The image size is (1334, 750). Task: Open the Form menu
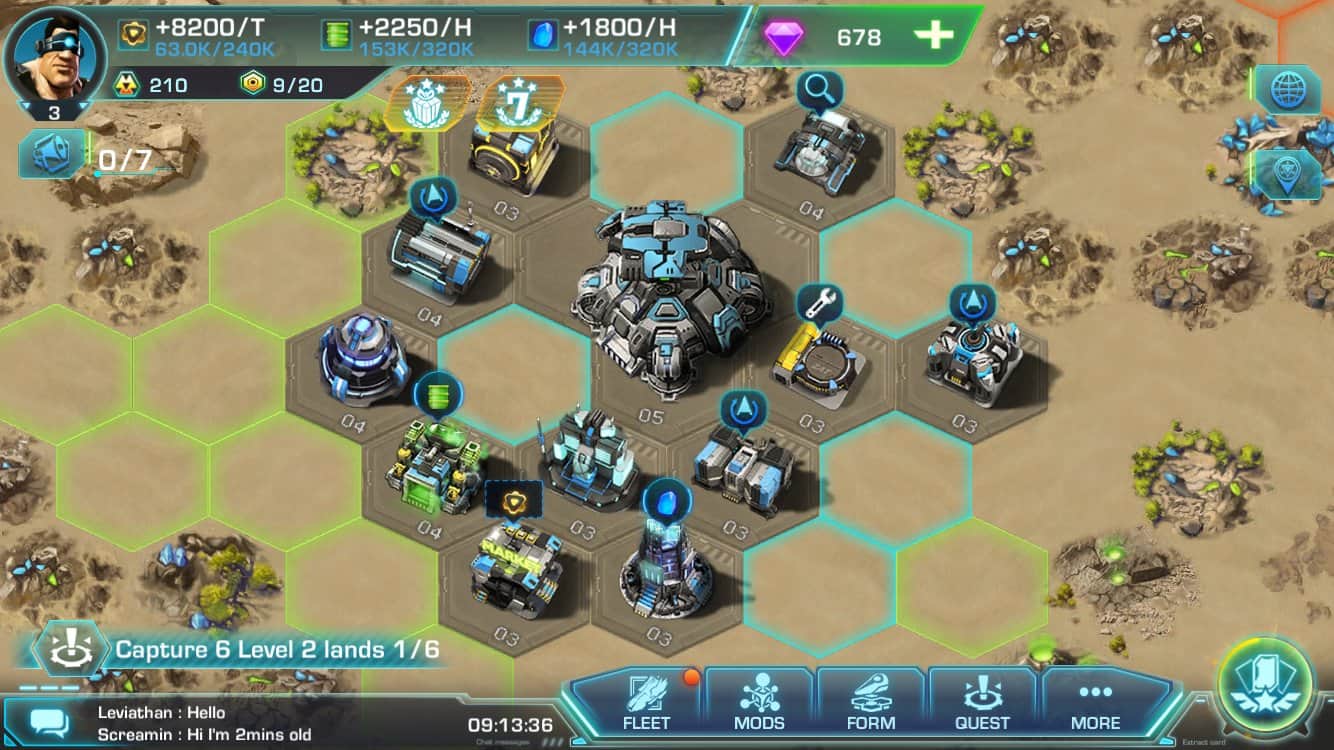click(x=871, y=701)
